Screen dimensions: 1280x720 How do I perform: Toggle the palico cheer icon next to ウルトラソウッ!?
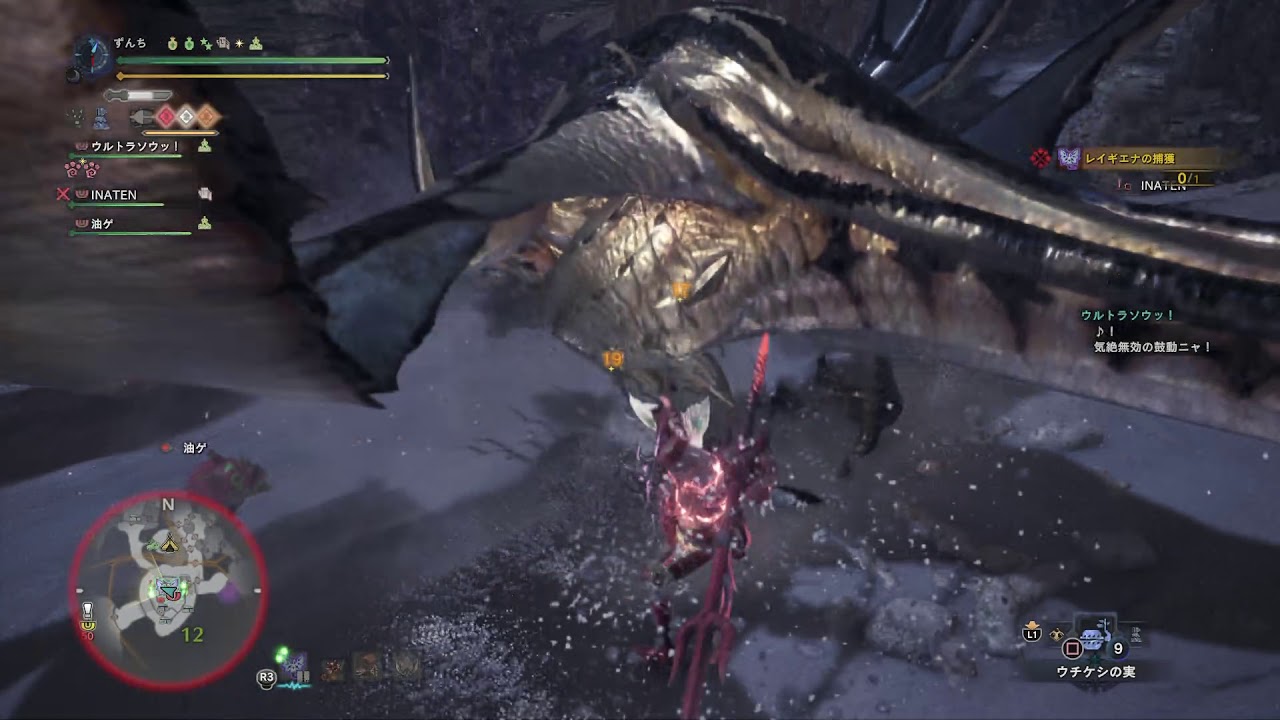pyautogui.click(x=202, y=146)
